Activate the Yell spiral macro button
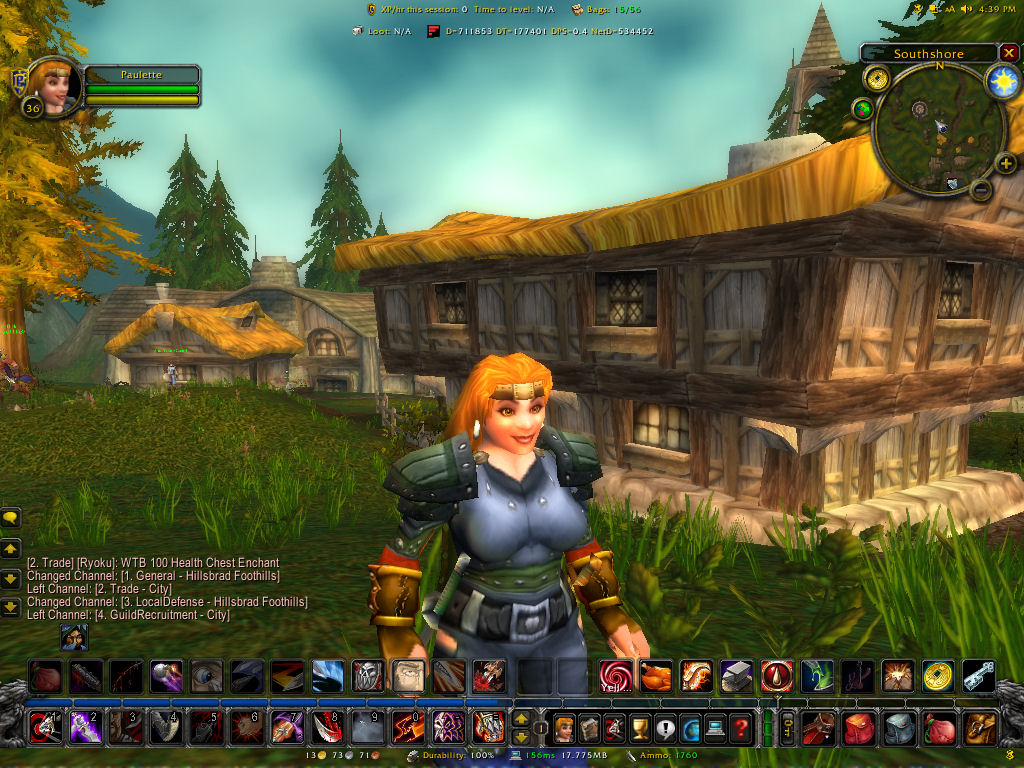The height and width of the screenshot is (768, 1024). coord(615,676)
